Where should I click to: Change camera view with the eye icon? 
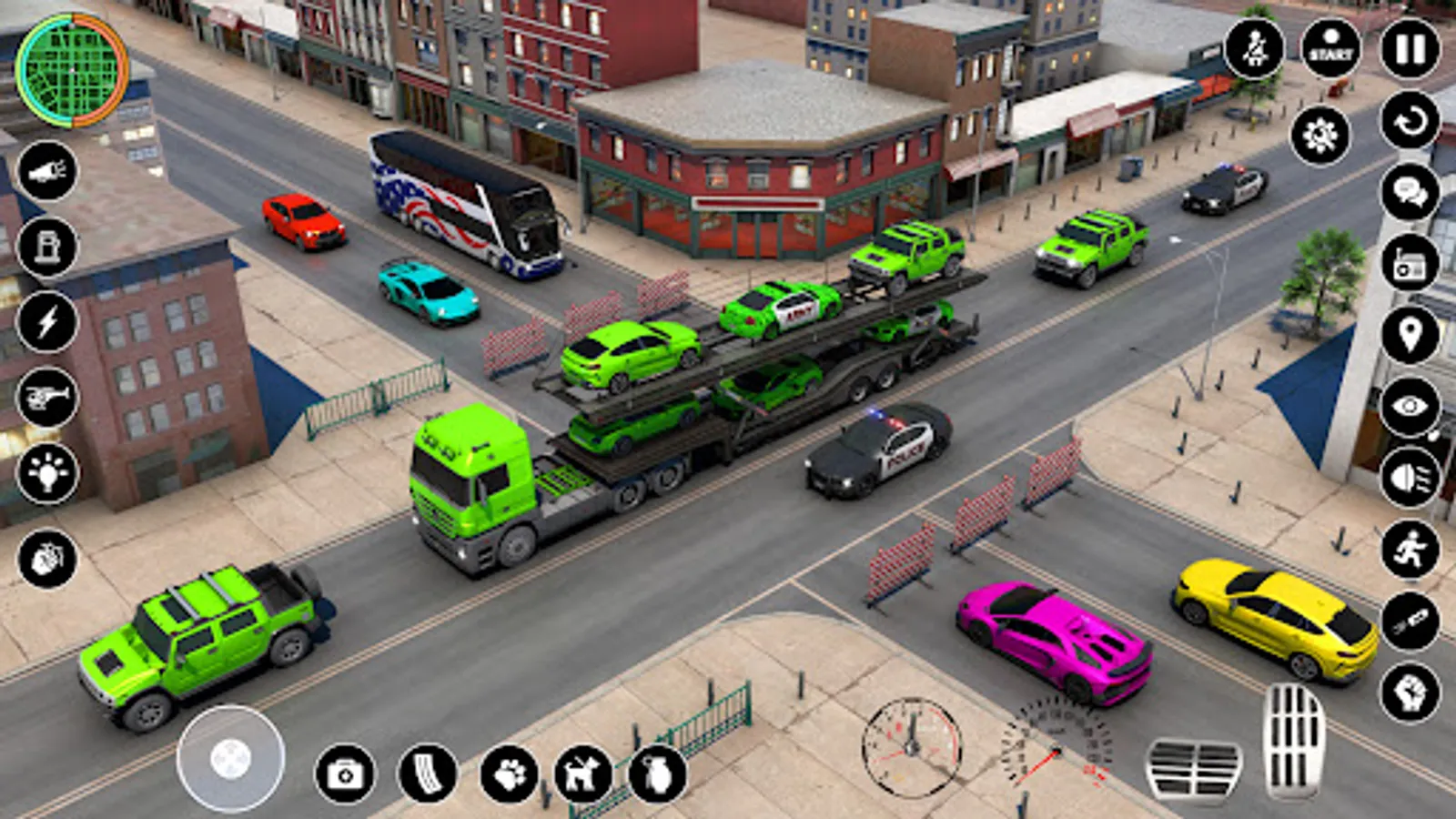click(1410, 406)
